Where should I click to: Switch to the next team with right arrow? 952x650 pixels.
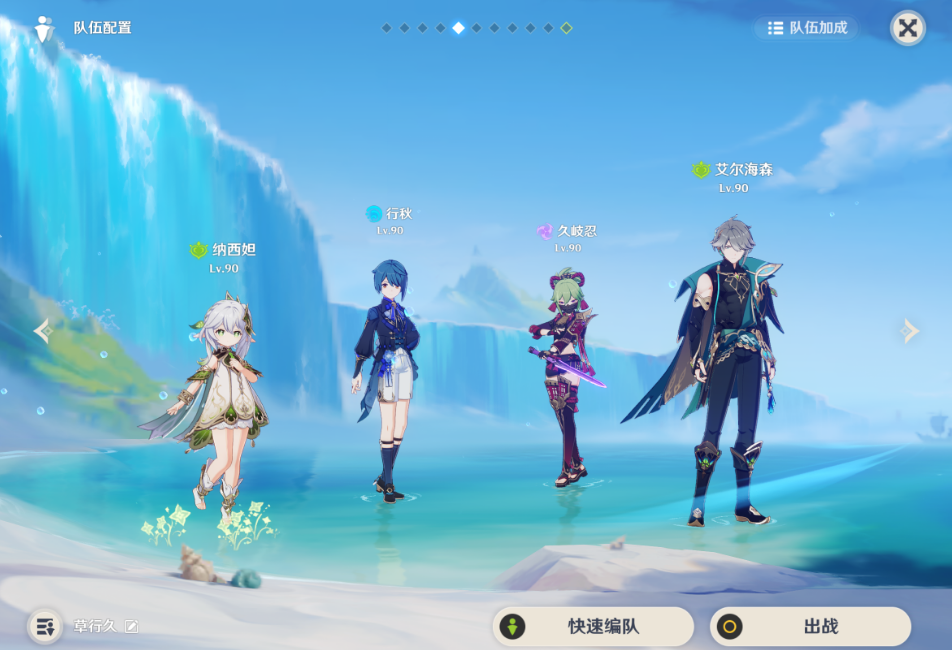tap(909, 331)
